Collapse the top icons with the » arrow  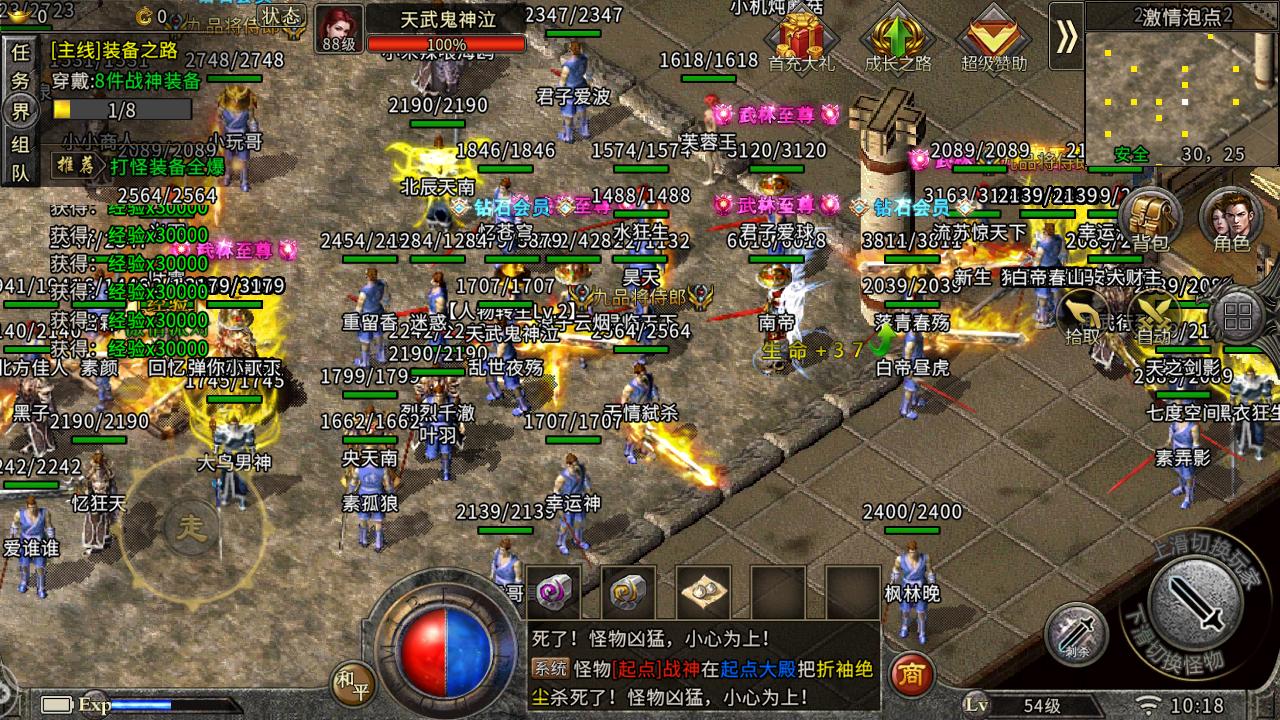coord(1066,37)
